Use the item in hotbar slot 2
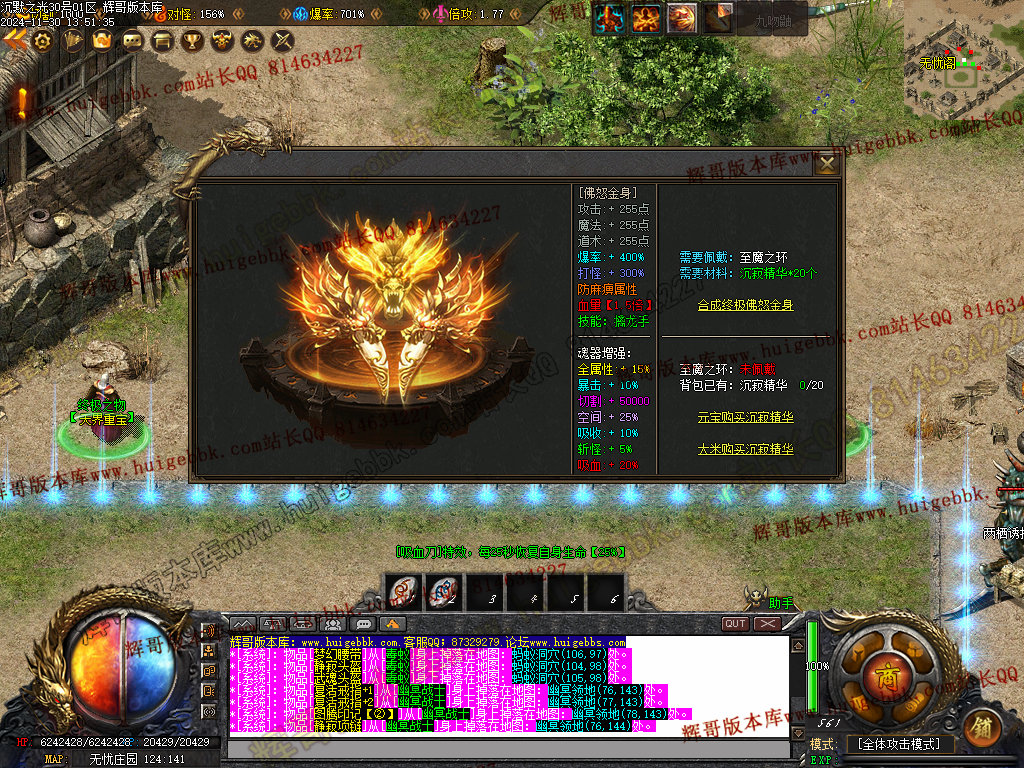The image size is (1024, 768). [444, 594]
